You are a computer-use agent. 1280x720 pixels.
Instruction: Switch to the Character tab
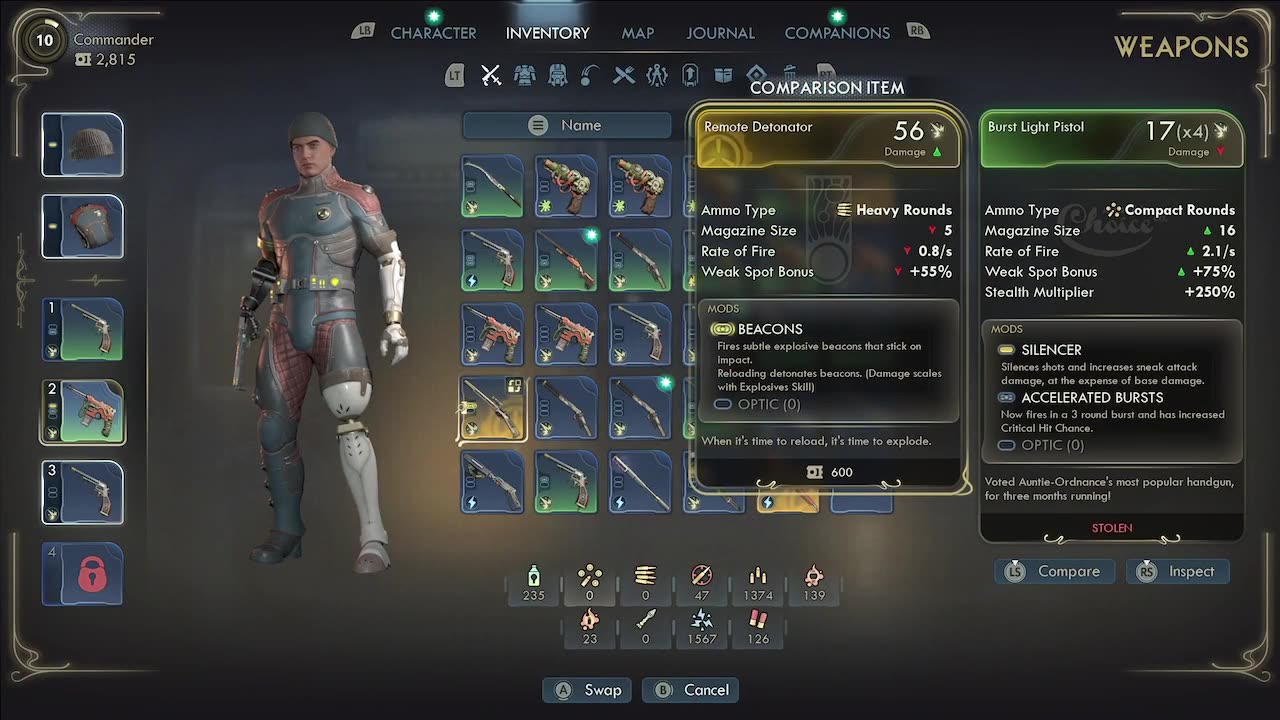tap(433, 33)
